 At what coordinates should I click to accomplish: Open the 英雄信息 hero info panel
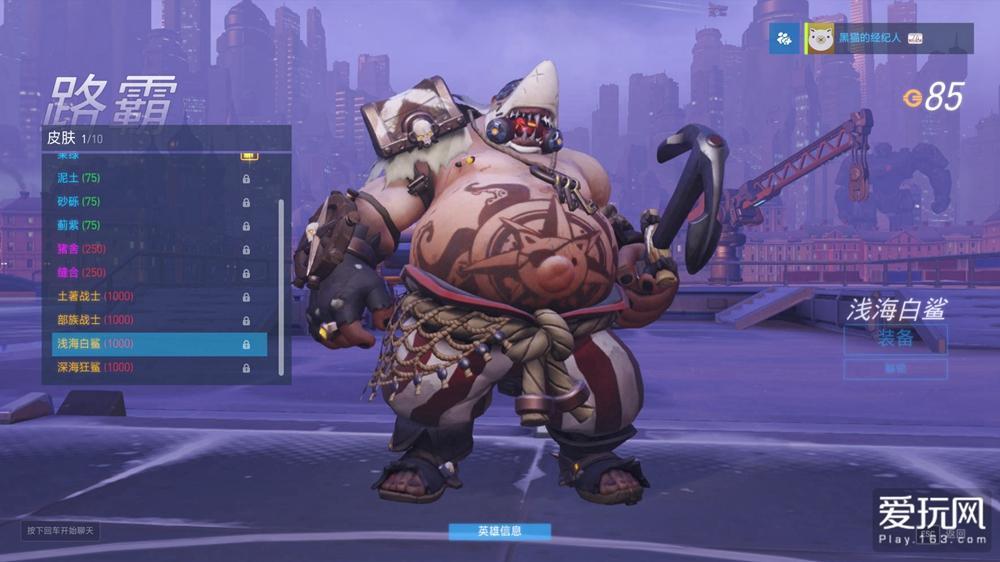click(499, 531)
